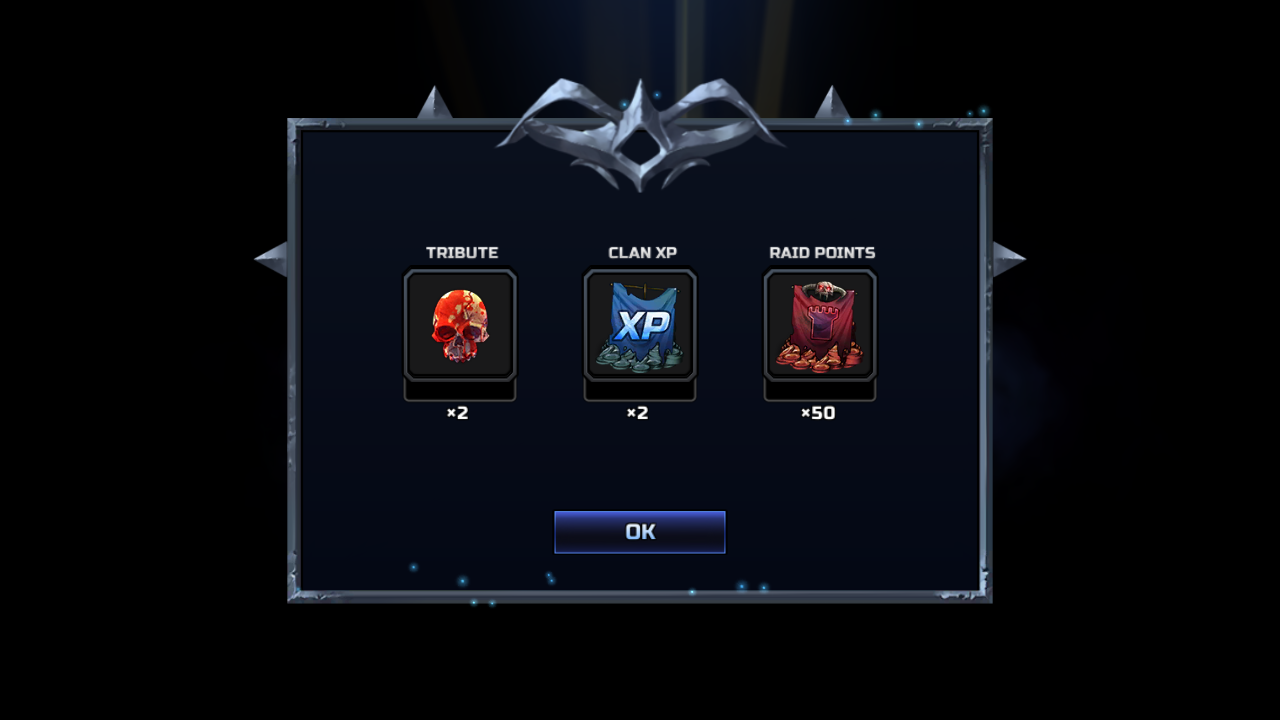
Task: Choose the red Raid Points banner reward
Action: click(x=820, y=325)
